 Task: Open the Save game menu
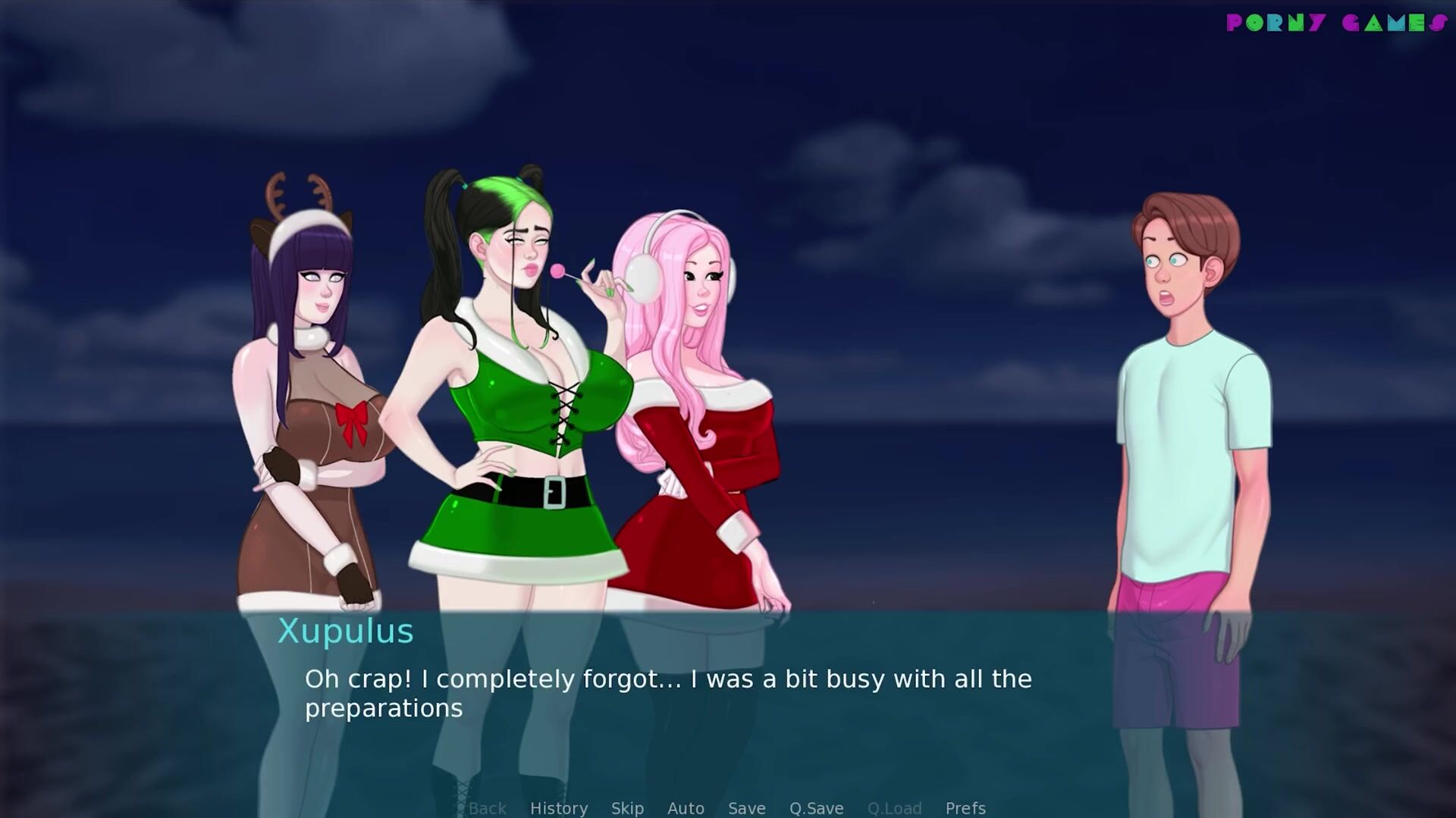coord(746,808)
